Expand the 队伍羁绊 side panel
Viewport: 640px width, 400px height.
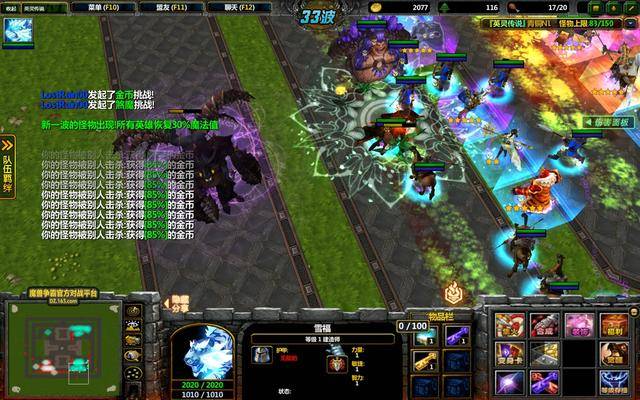7,163
